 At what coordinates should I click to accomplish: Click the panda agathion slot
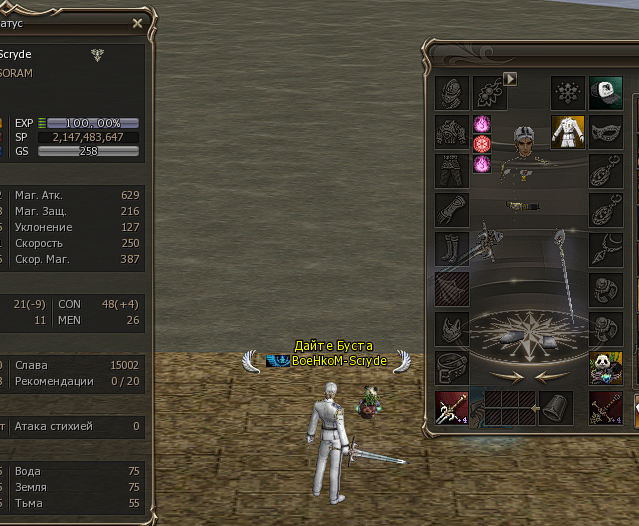[x=605, y=369]
